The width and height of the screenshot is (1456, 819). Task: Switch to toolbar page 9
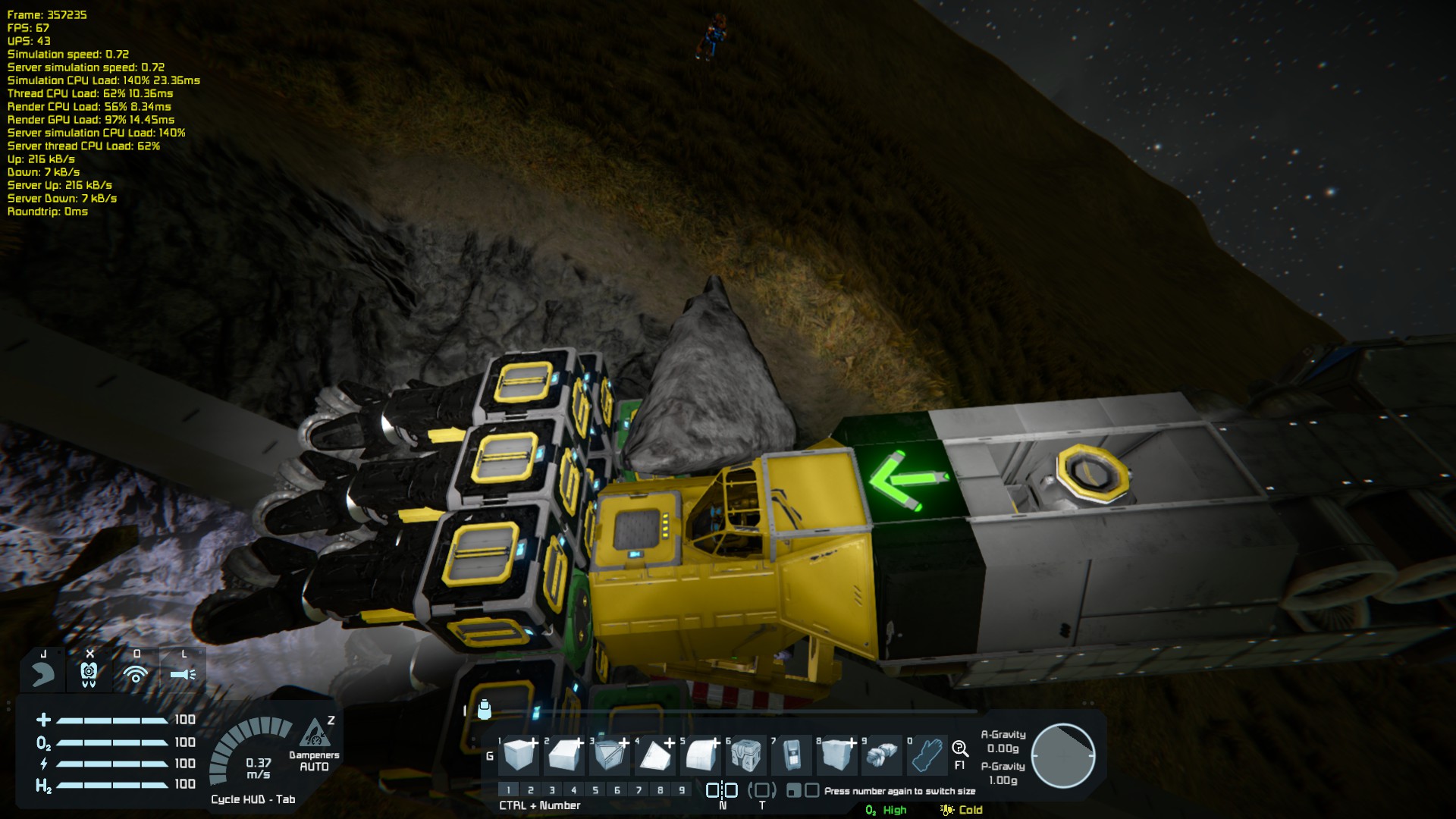(682, 790)
